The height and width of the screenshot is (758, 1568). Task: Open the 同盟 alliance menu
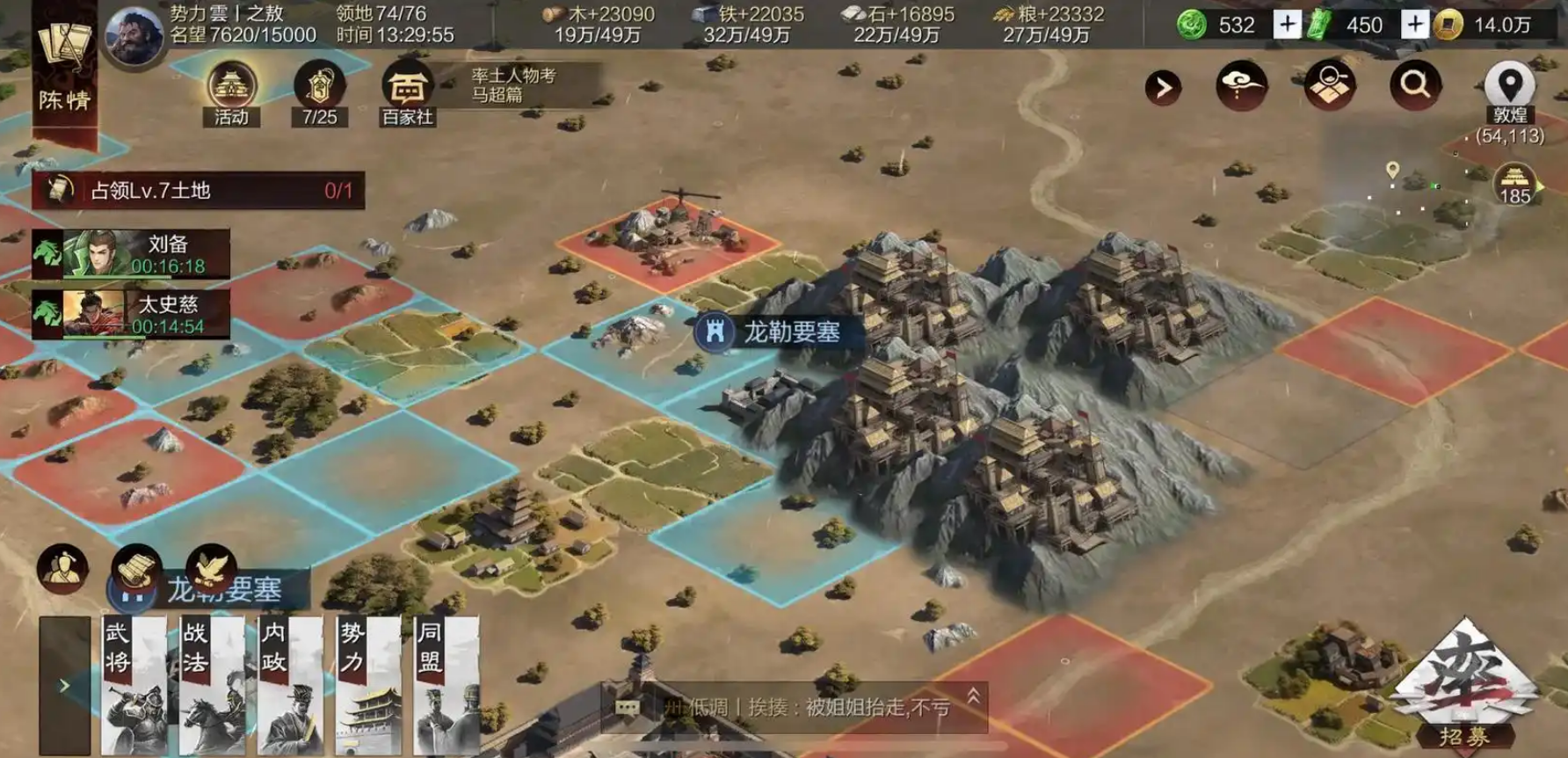(446, 685)
